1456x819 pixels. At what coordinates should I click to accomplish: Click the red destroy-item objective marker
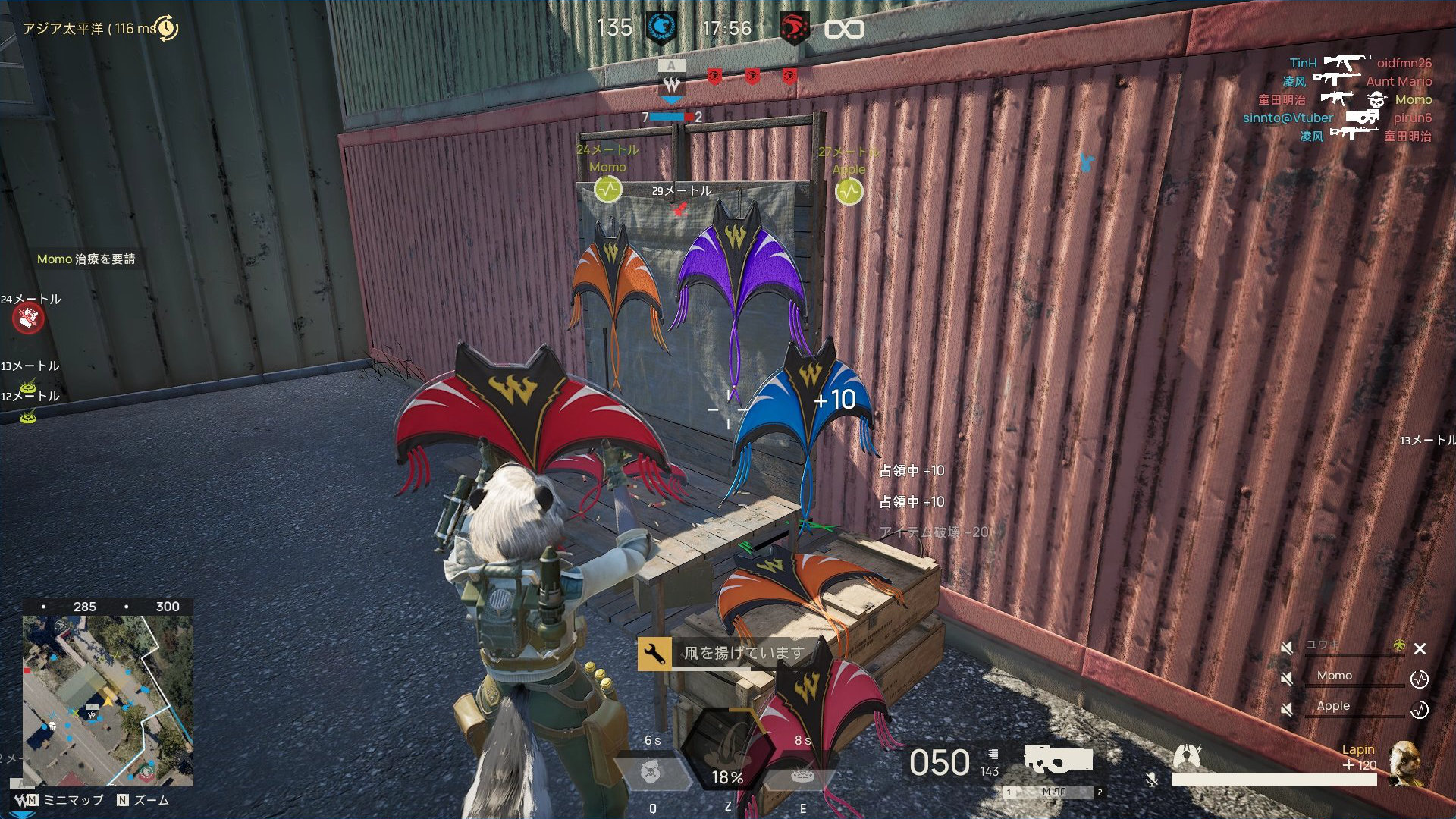[28, 318]
